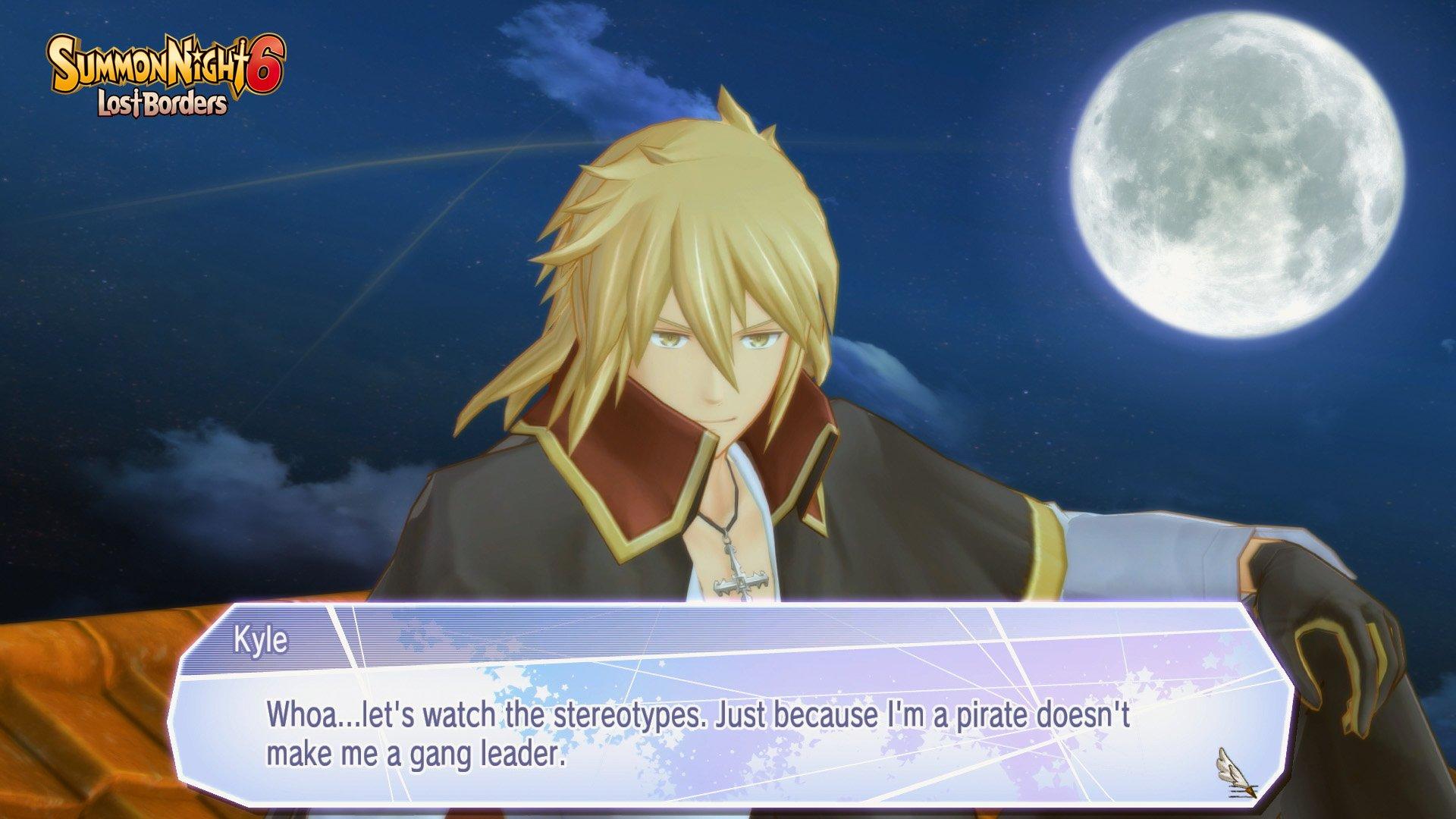Click the number 6 in the logo
This screenshot has height=819, width=1456.
point(264,61)
